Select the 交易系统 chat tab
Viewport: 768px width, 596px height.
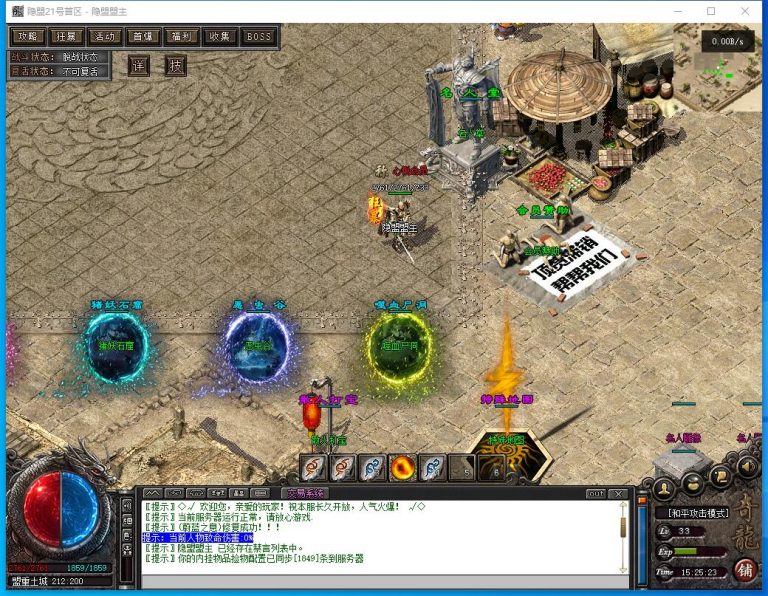pyautogui.click(x=302, y=493)
